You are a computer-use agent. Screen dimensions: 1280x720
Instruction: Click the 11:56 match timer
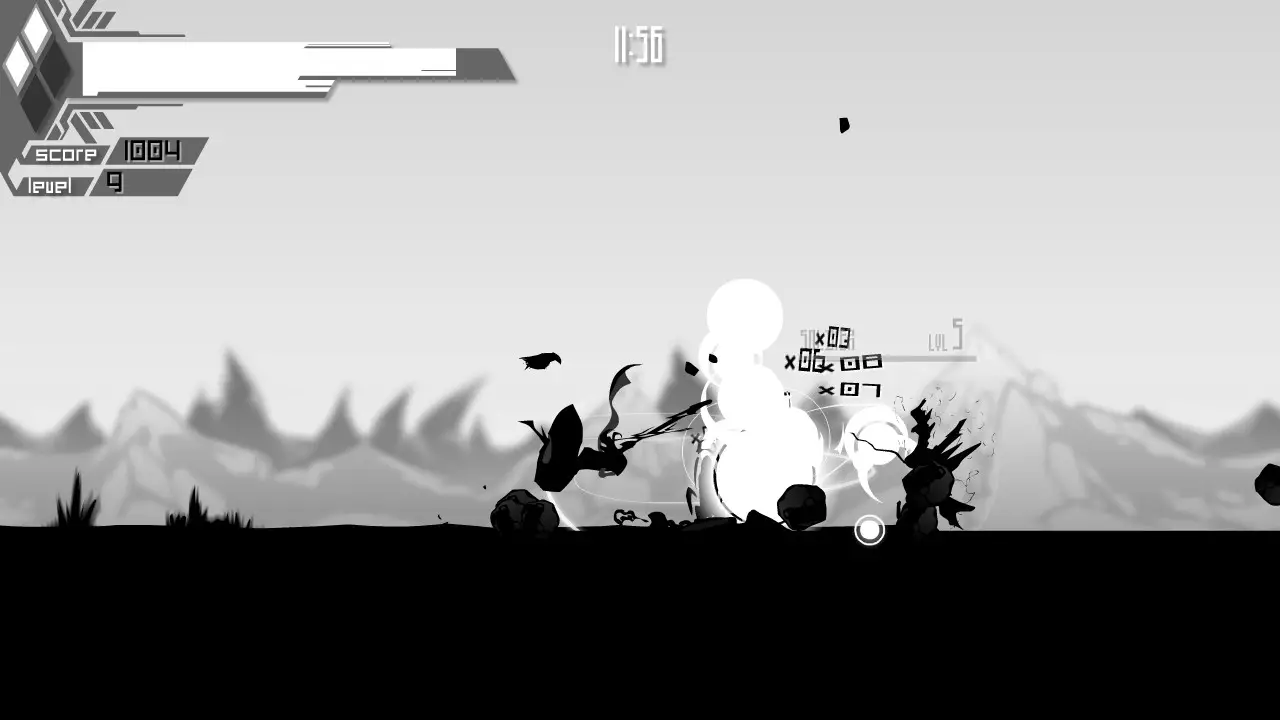[637, 43]
